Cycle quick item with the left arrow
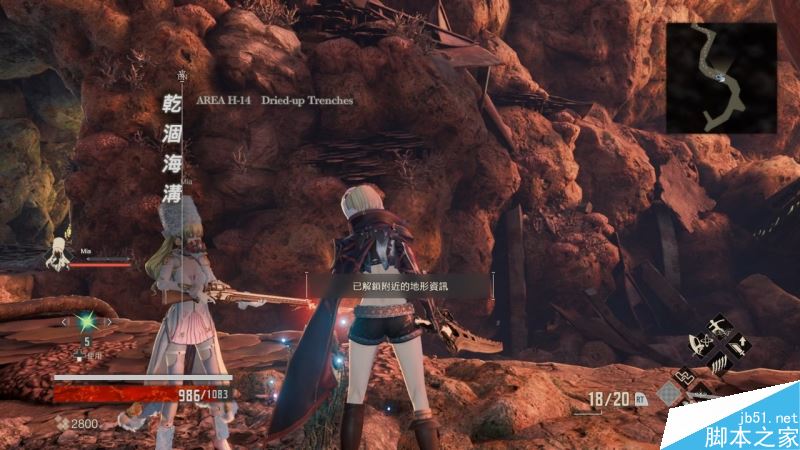 (x=65, y=322)
